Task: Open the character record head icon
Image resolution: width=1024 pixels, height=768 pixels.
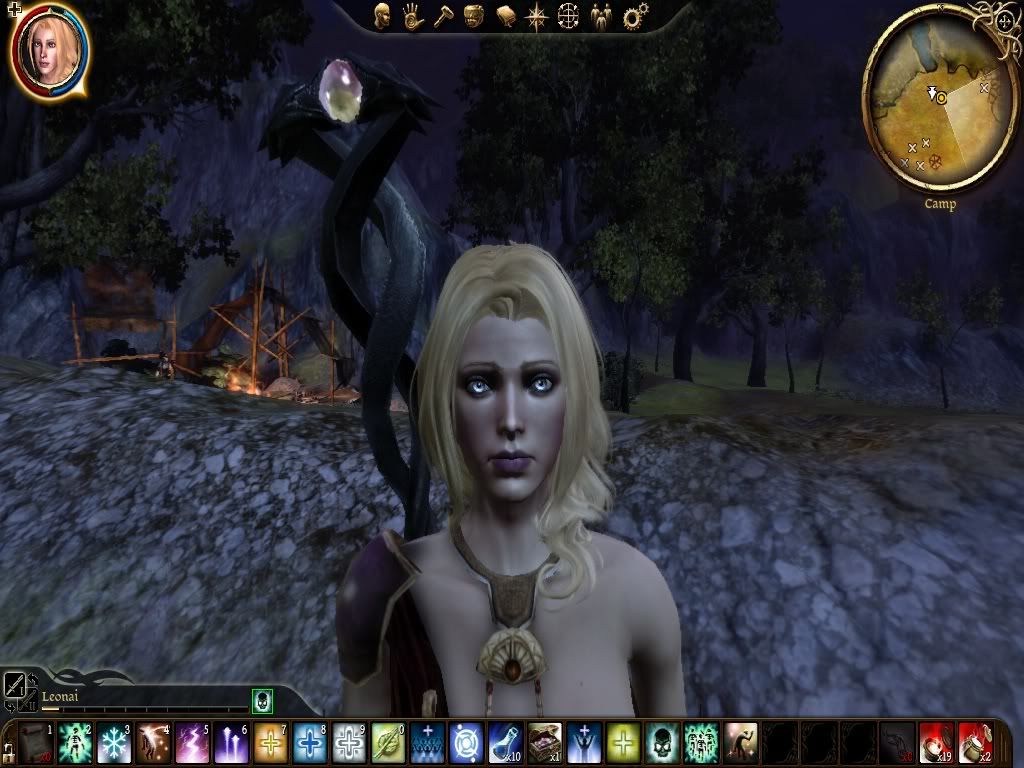Action: pyautogui.click(x=382, y=16)
